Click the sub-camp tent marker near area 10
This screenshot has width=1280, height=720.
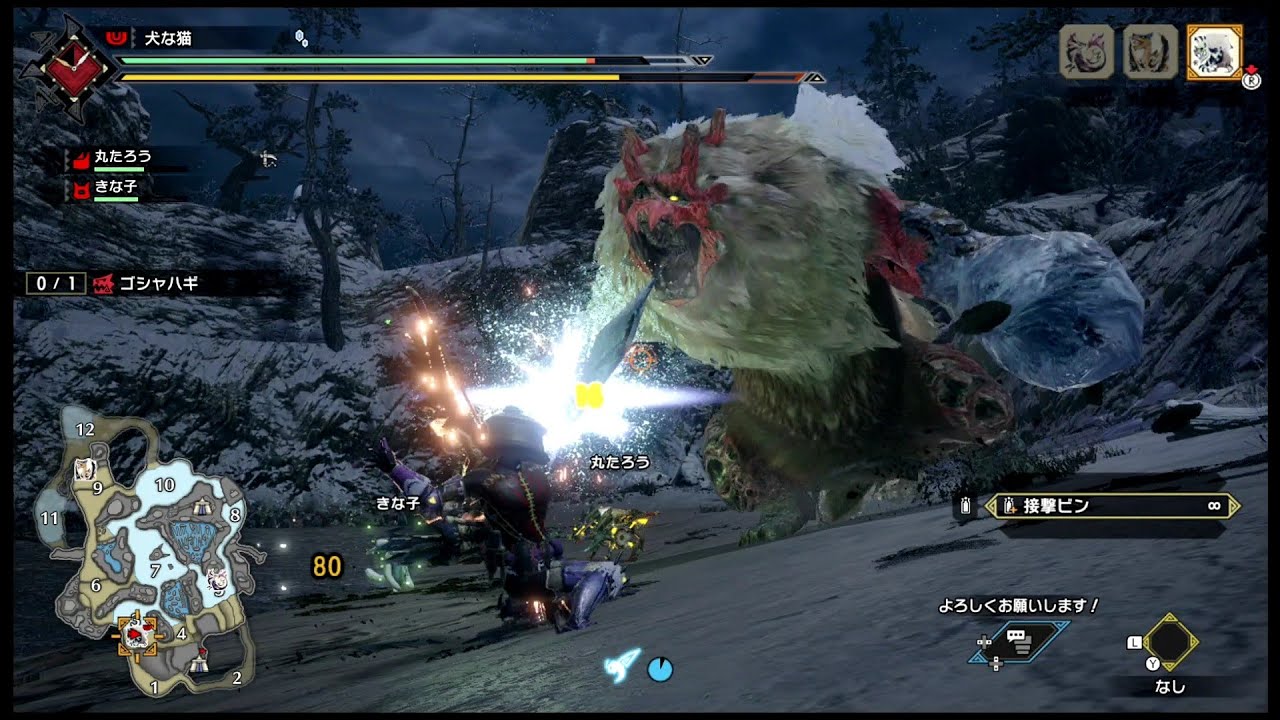pyautogui.click(x=204, y=507)
